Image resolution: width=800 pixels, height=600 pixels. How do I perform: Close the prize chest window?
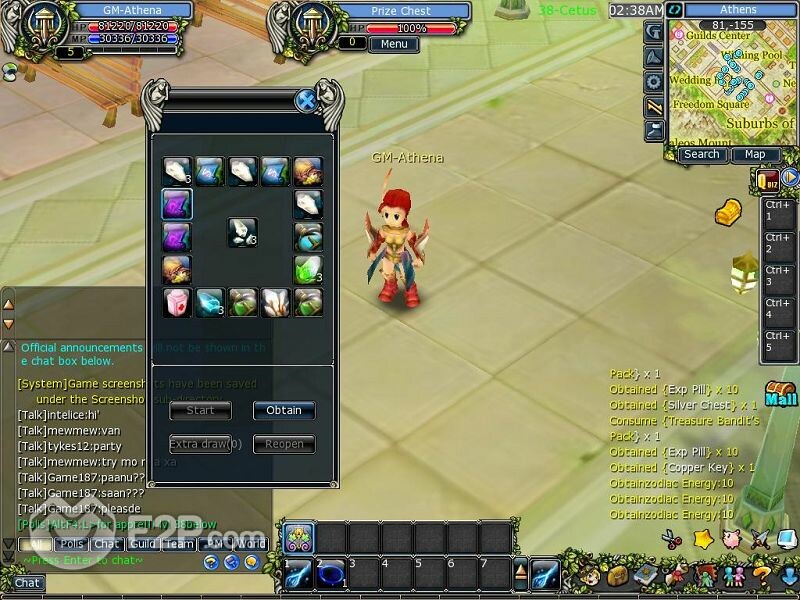[x=306, y=100]
